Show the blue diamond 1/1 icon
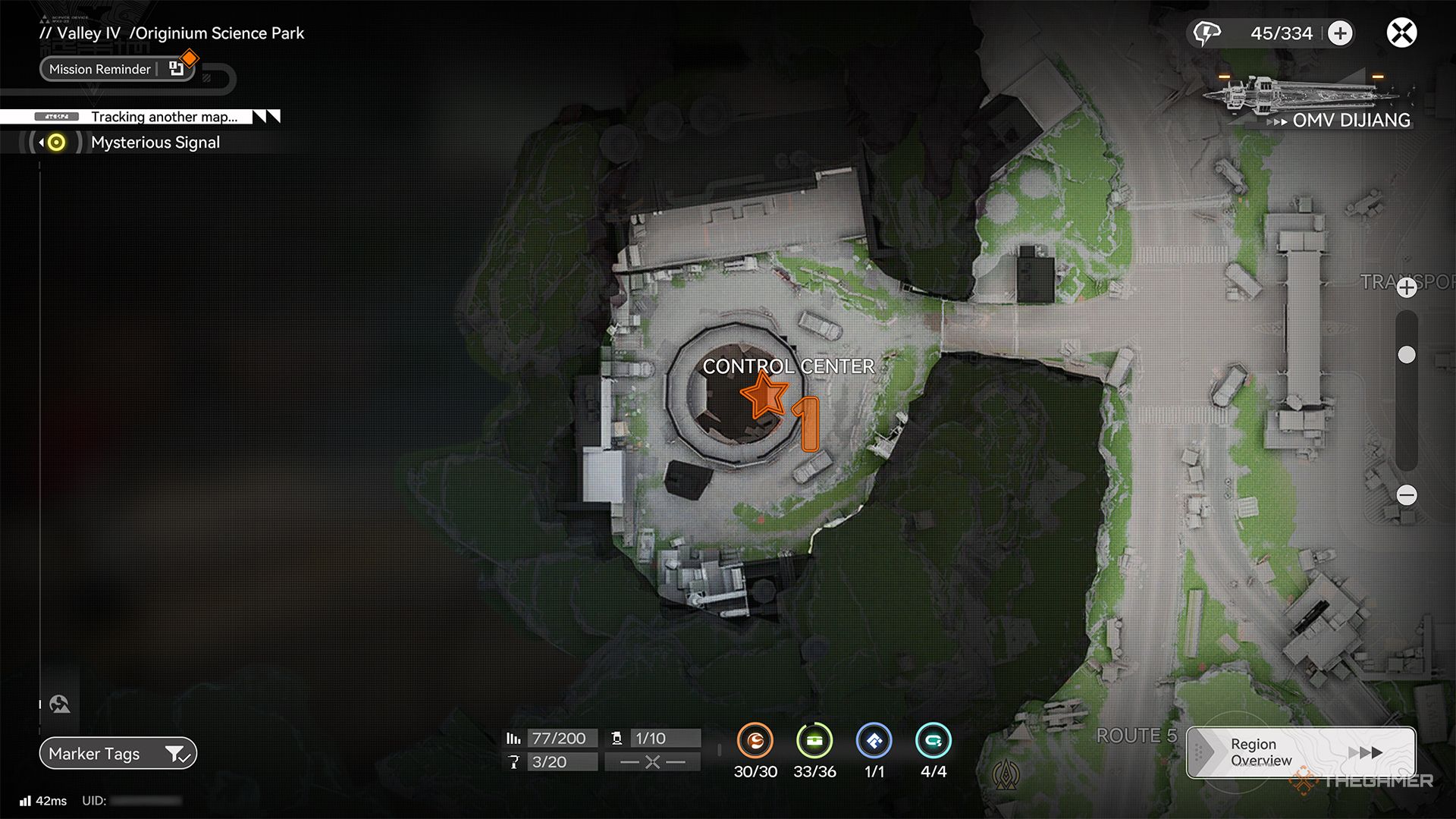 (874, 741)
